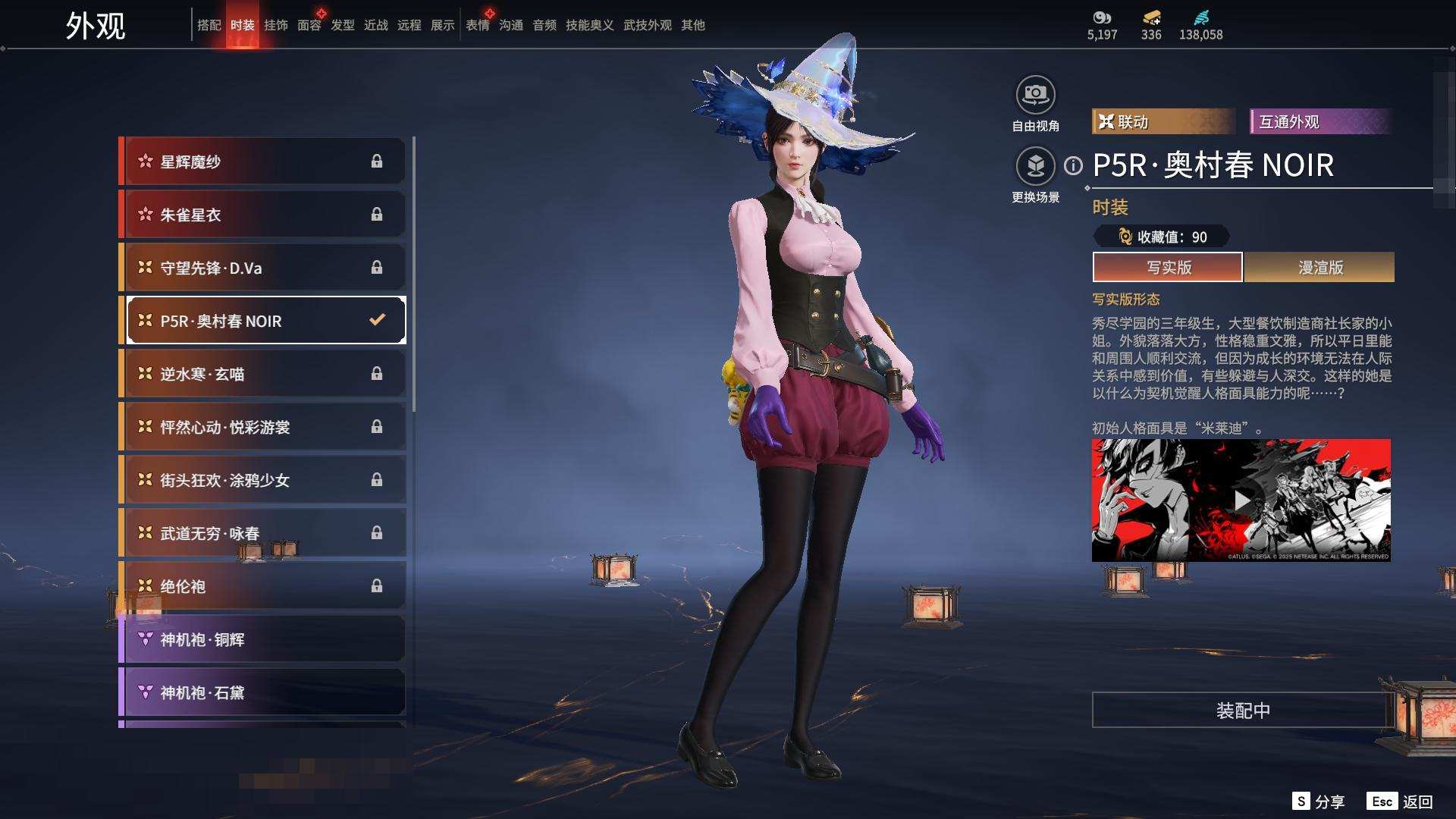
Task: Switch to the 漫渲版 style
Action: [1319, 267]
